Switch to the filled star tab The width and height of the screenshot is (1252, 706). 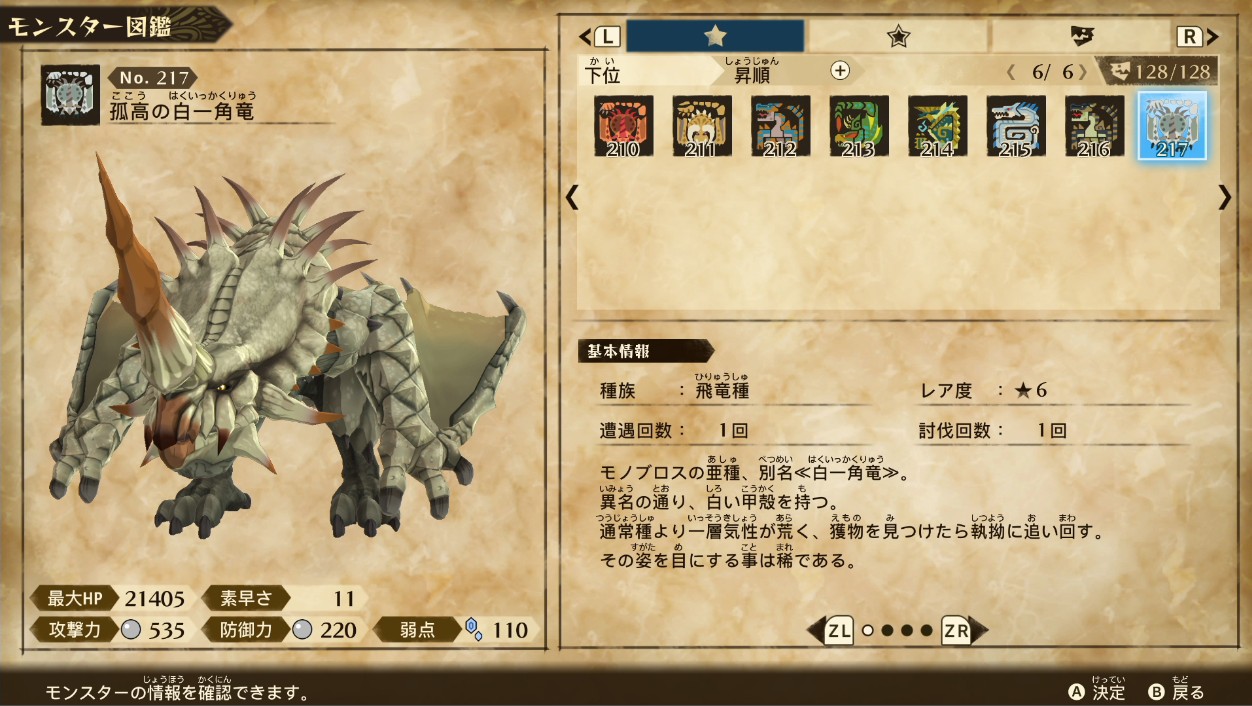click(715, 37)
